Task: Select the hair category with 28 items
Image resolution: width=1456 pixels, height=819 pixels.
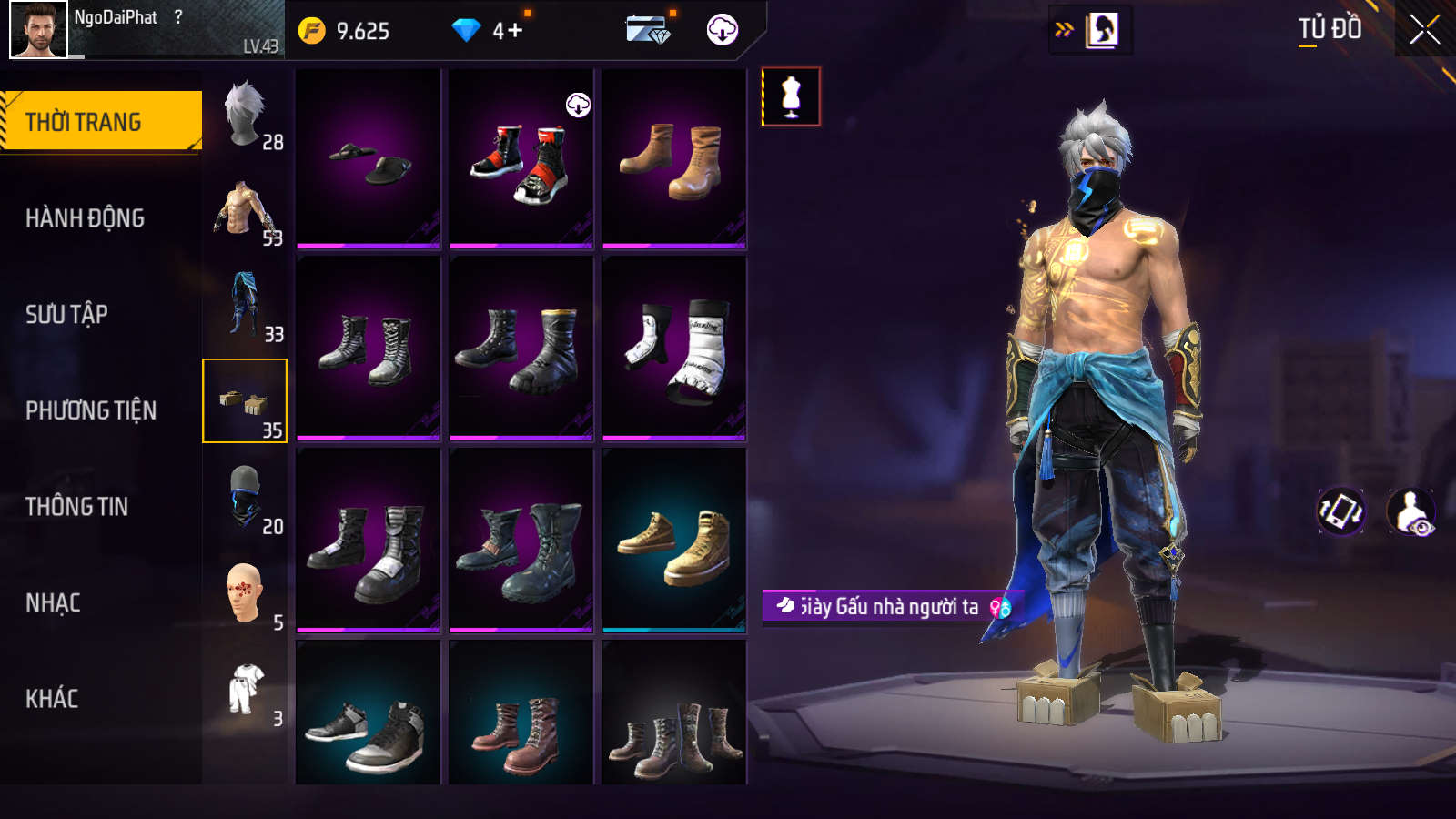Action: click(245, 114)
